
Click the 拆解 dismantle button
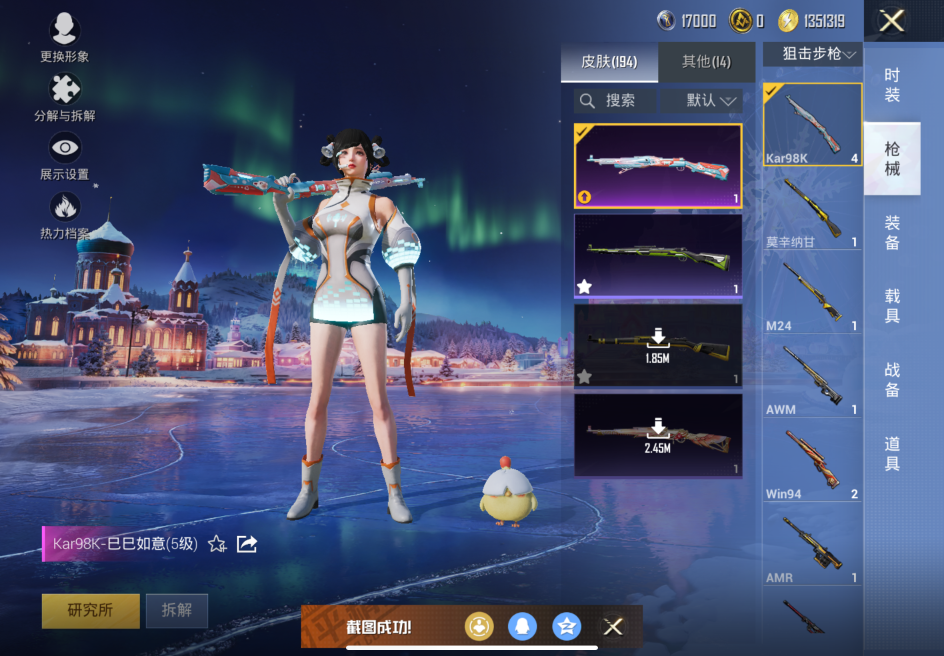point(177,610)
